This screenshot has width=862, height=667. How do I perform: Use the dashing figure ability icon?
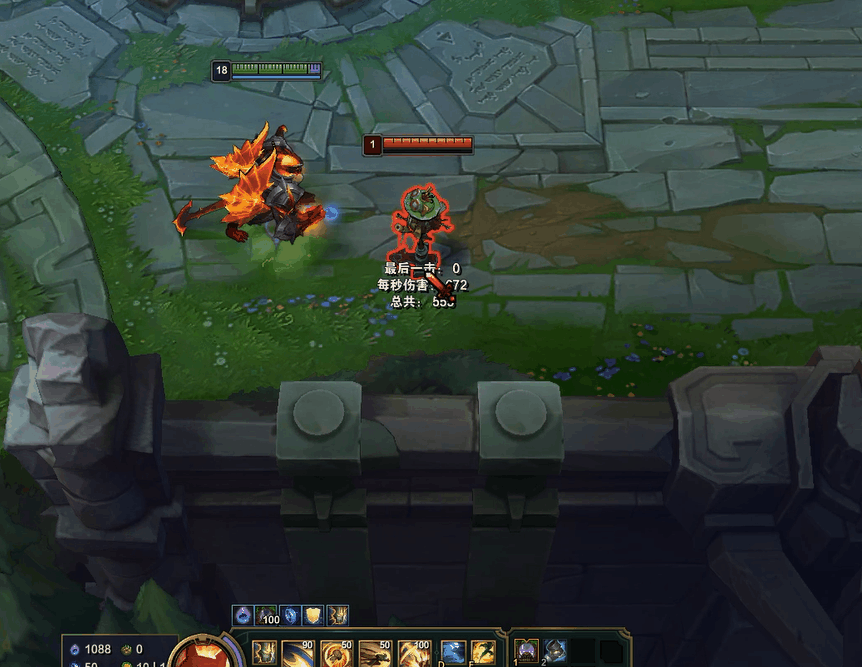point(374,653)
